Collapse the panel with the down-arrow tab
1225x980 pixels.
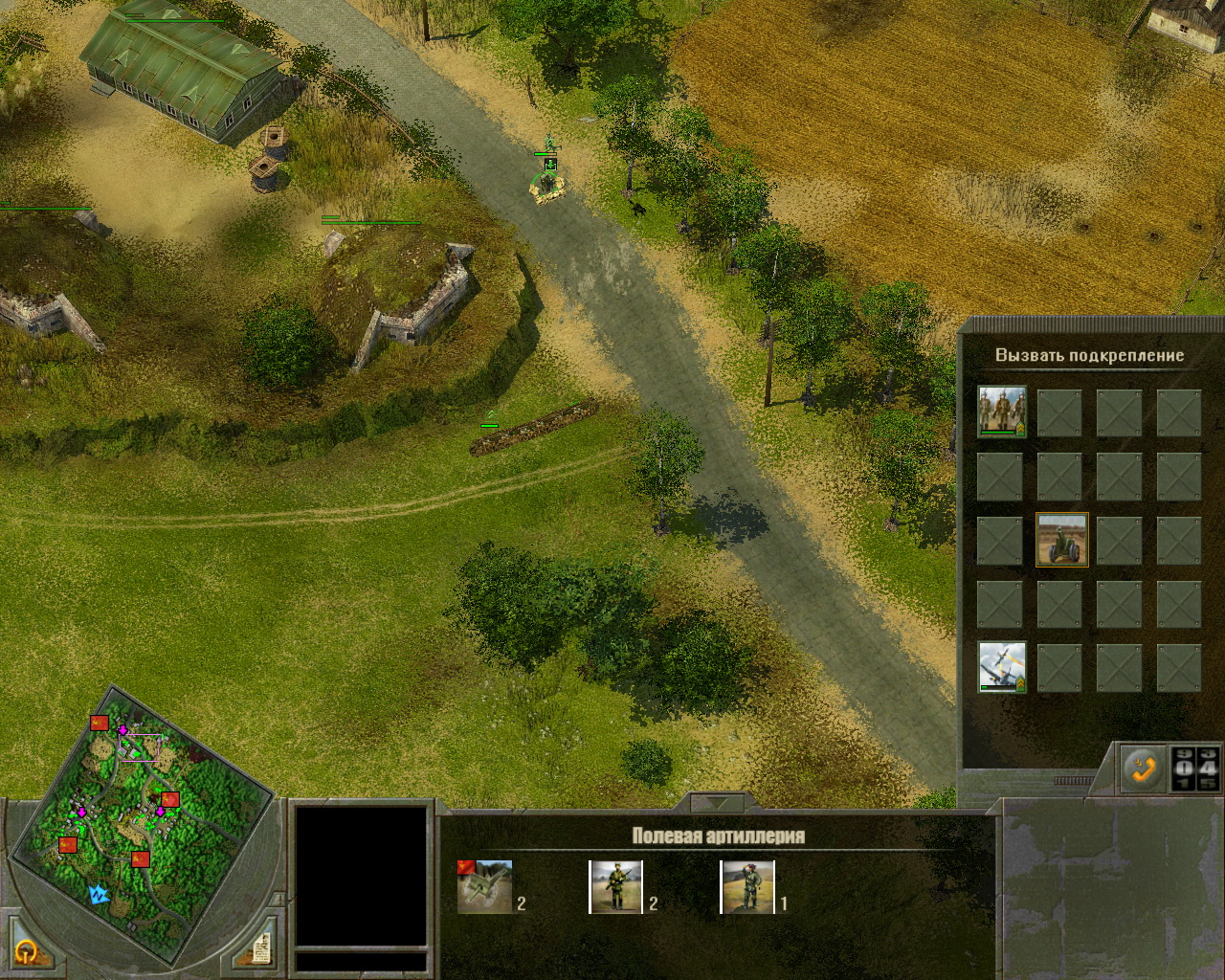pos(717,802)
